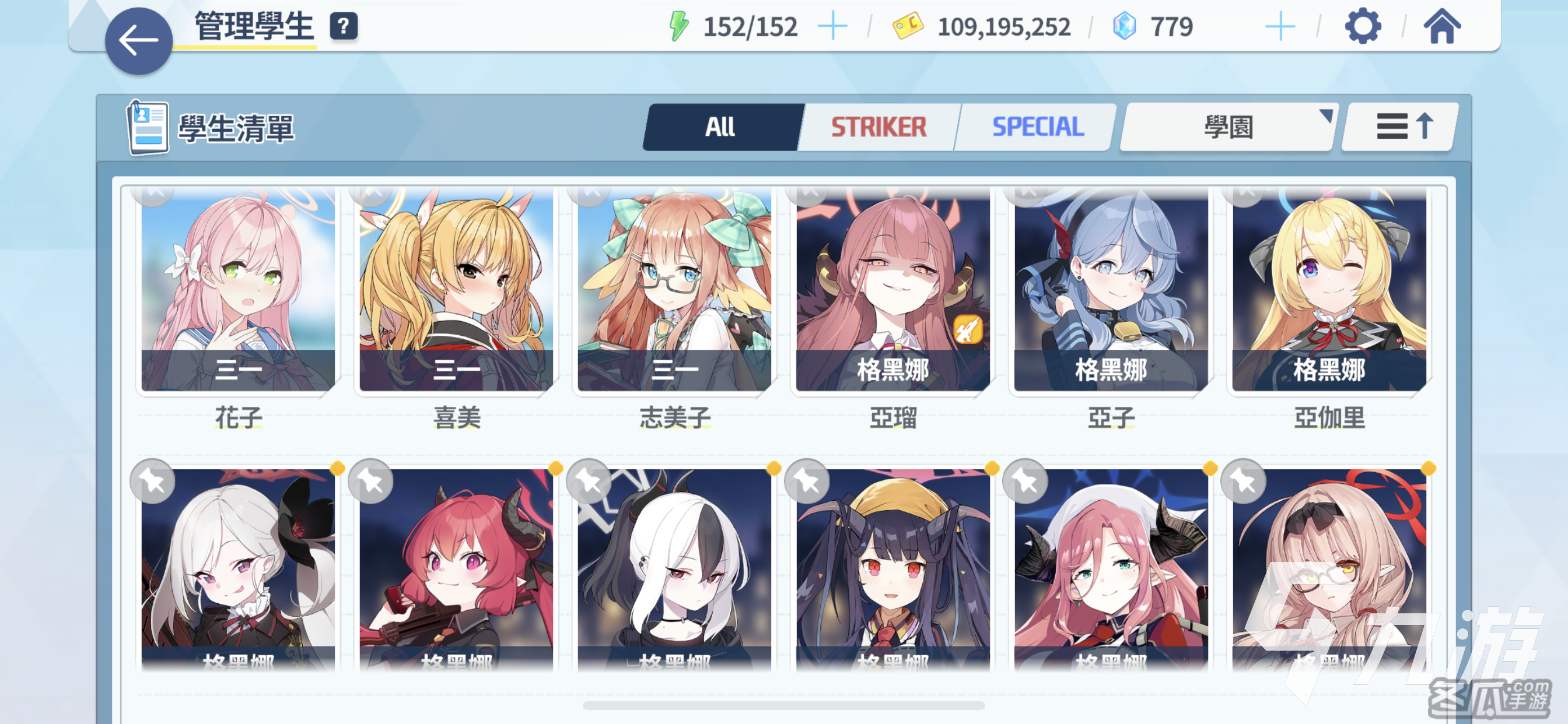This screenshot has width=1568, height=724.
Task: Open the help question mark icon
Action: point(344,27)
